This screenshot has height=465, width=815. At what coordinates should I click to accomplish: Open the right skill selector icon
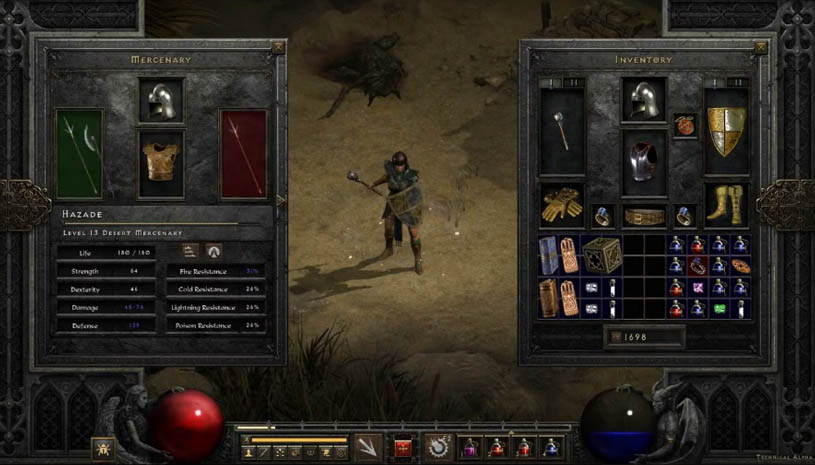click(x=437, y=446)
